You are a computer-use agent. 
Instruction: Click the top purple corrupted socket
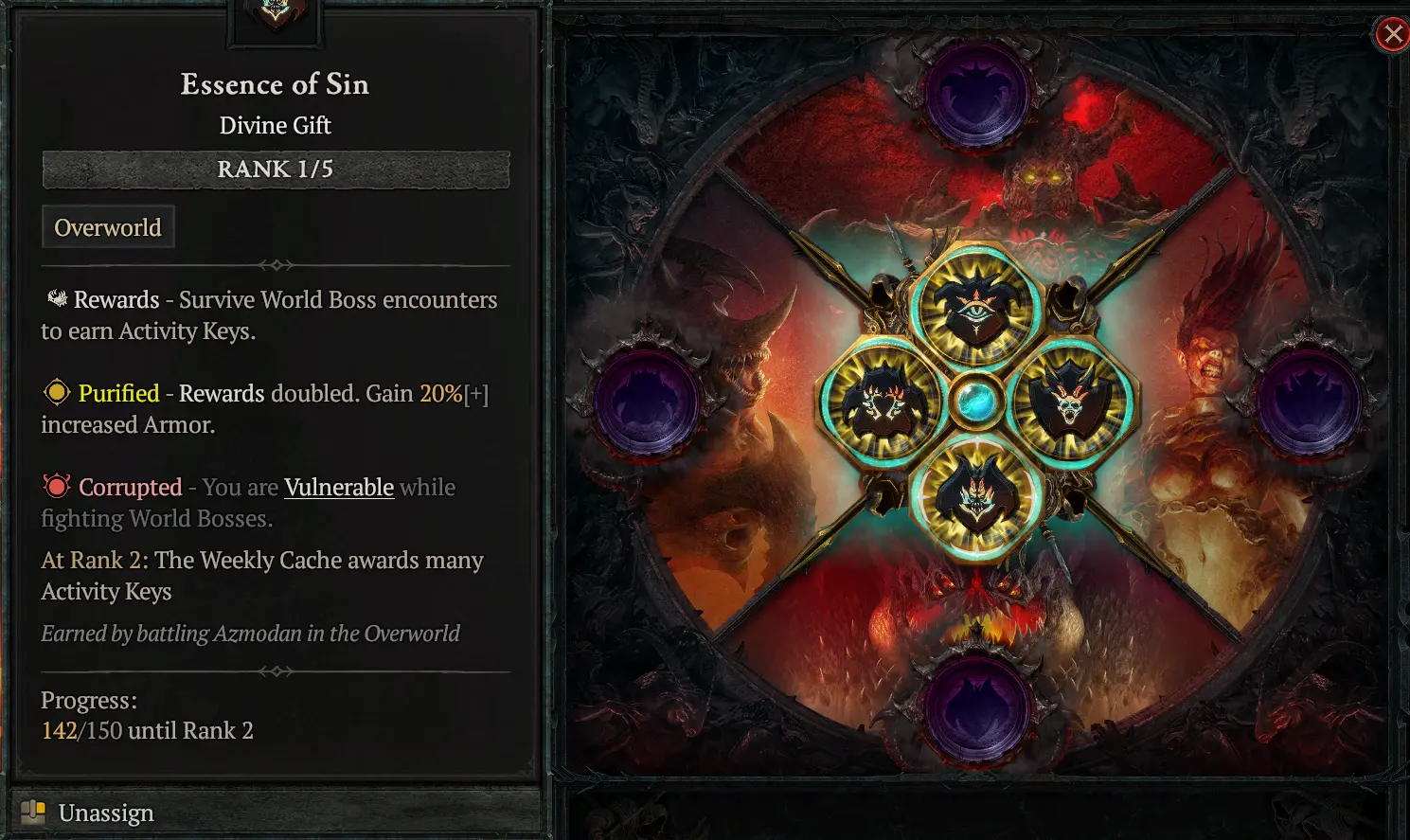pos(975,95)
